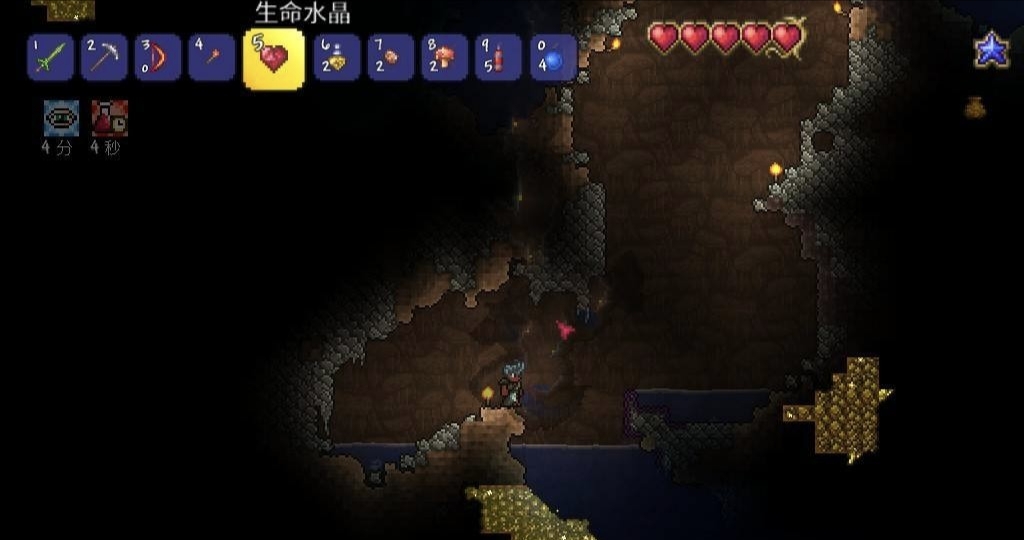Select the green sword hotbar slot

tap(50, 57)
